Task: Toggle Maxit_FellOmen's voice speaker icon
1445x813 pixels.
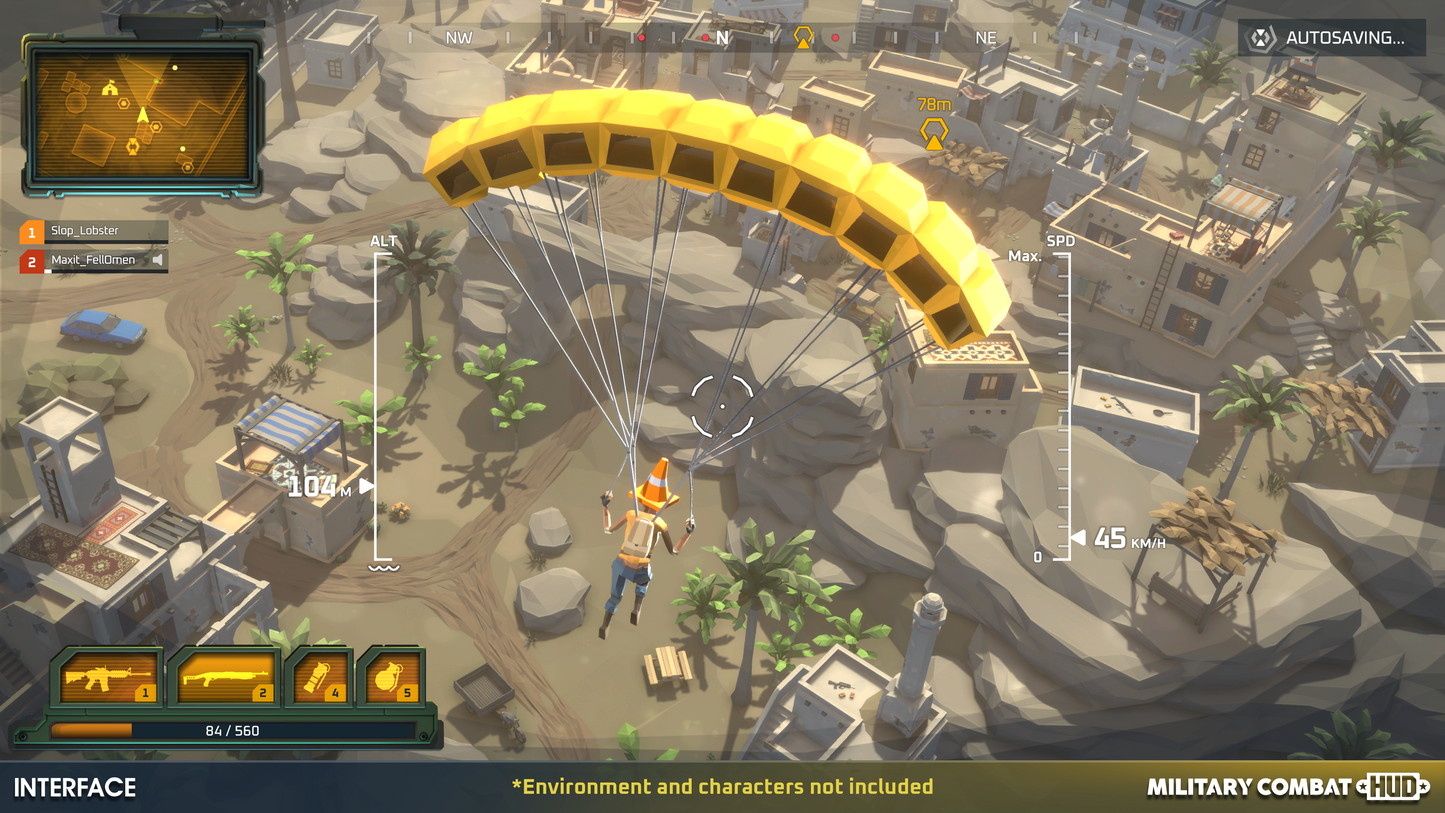Action: pyautogui.click(x=158, y=261)
